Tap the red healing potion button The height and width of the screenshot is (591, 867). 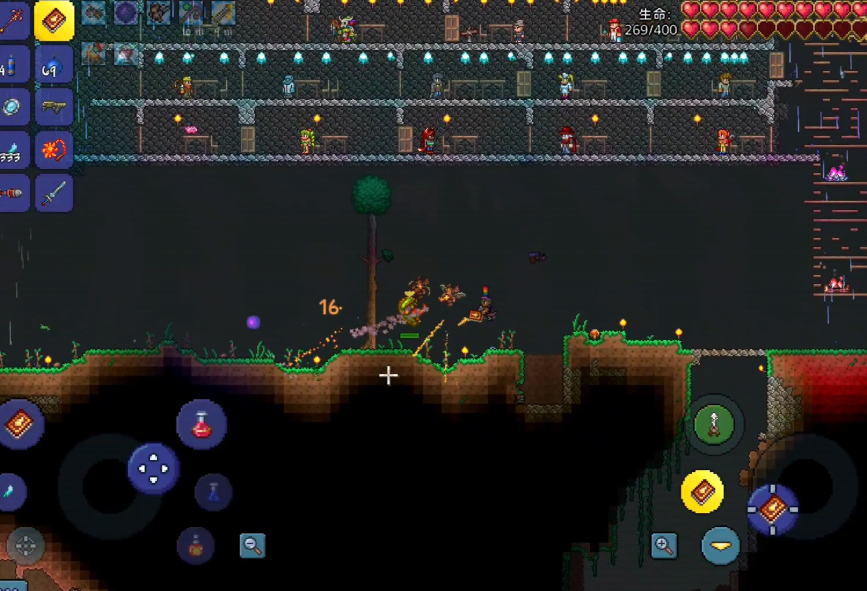(x=201, y=424)
